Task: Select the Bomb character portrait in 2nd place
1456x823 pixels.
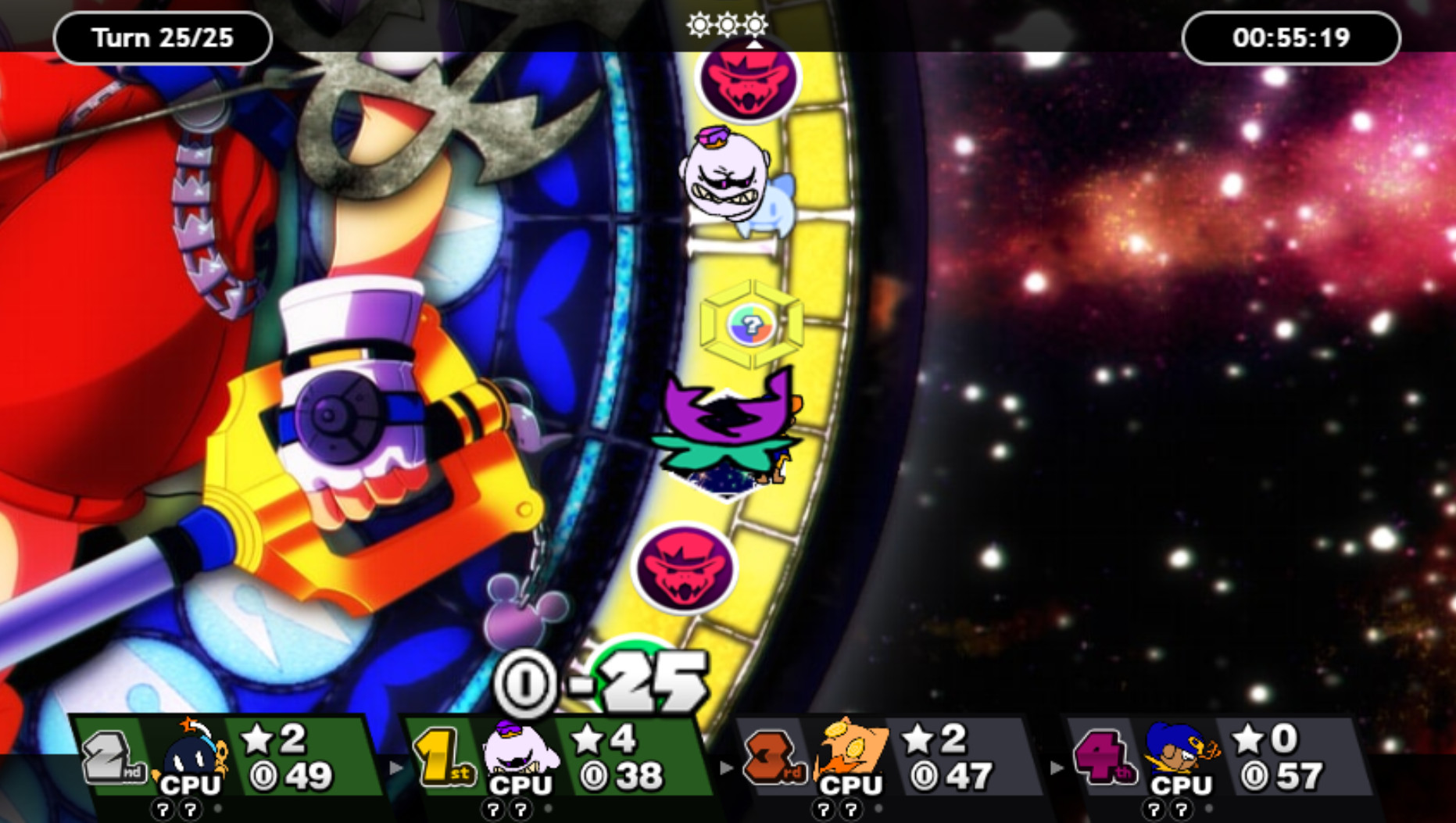Action: [193, 756]
